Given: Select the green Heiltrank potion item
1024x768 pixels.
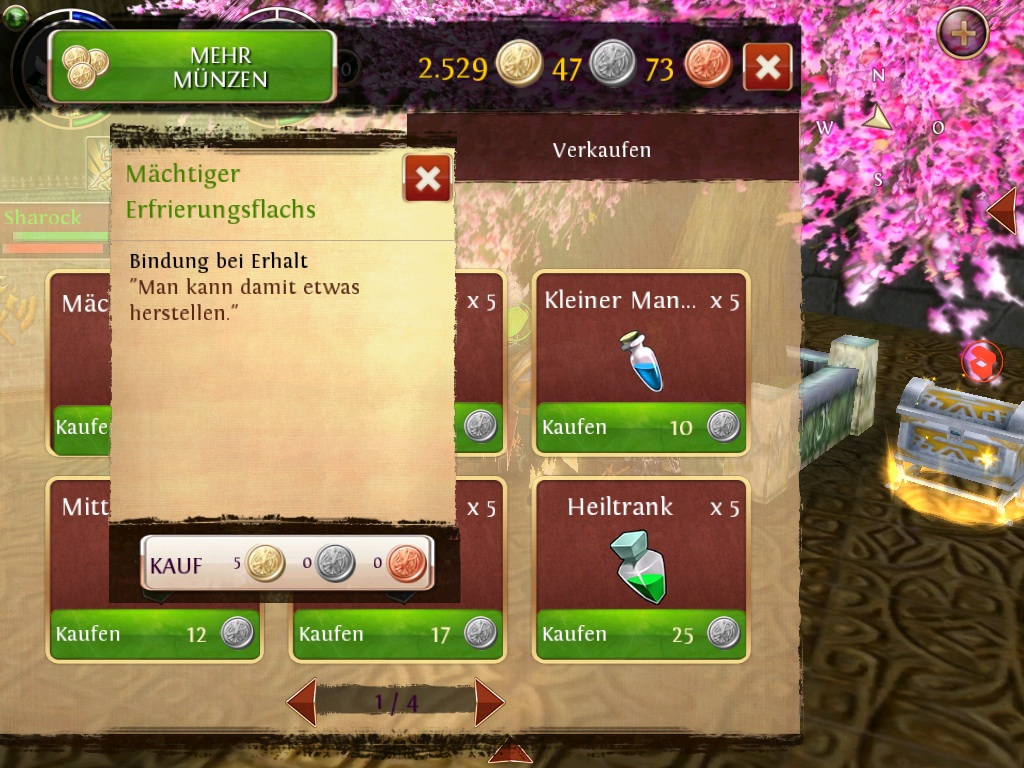Looking at the screenshot, I should [641, 567].
